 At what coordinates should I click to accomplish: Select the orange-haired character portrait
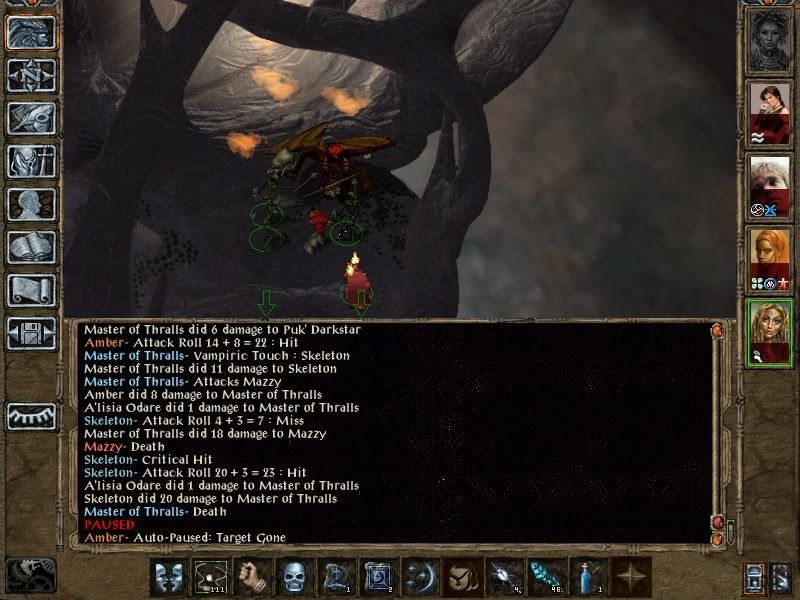771,258
